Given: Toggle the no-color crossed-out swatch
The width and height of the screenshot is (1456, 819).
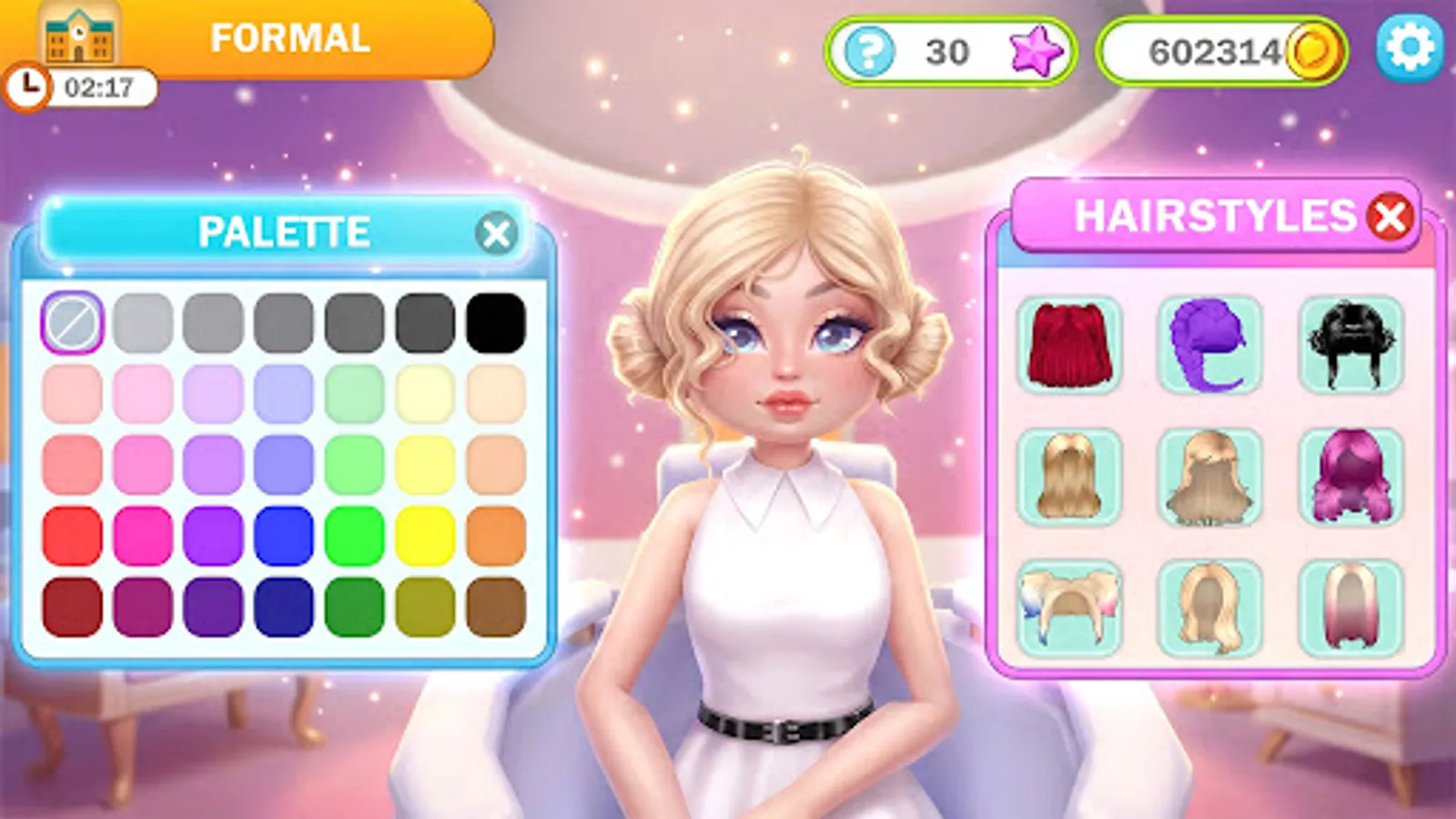Looking at the screenshot, I should click(x=73, y=320).
